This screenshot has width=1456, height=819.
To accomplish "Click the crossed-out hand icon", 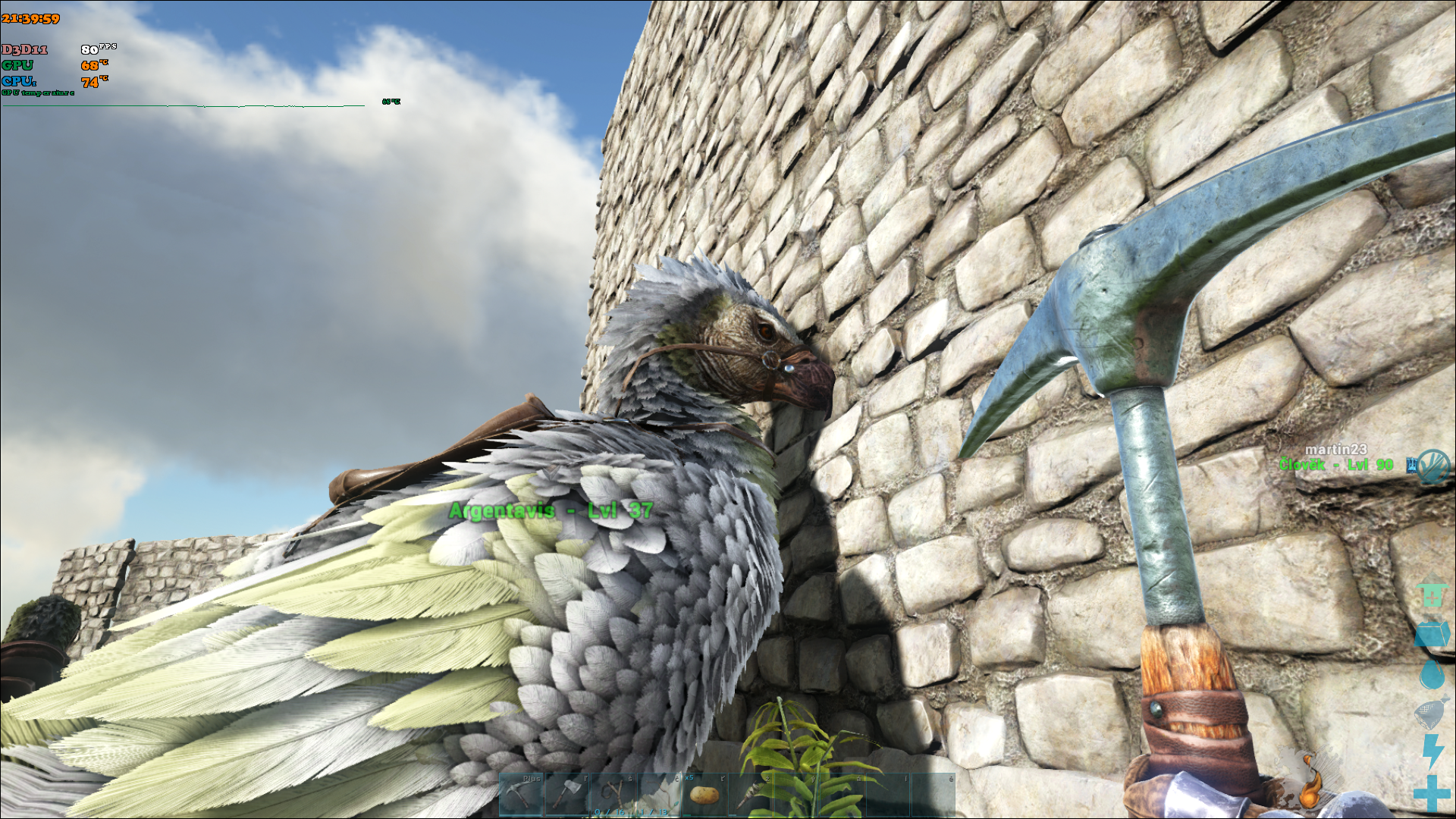I will tap(1433, 465).
